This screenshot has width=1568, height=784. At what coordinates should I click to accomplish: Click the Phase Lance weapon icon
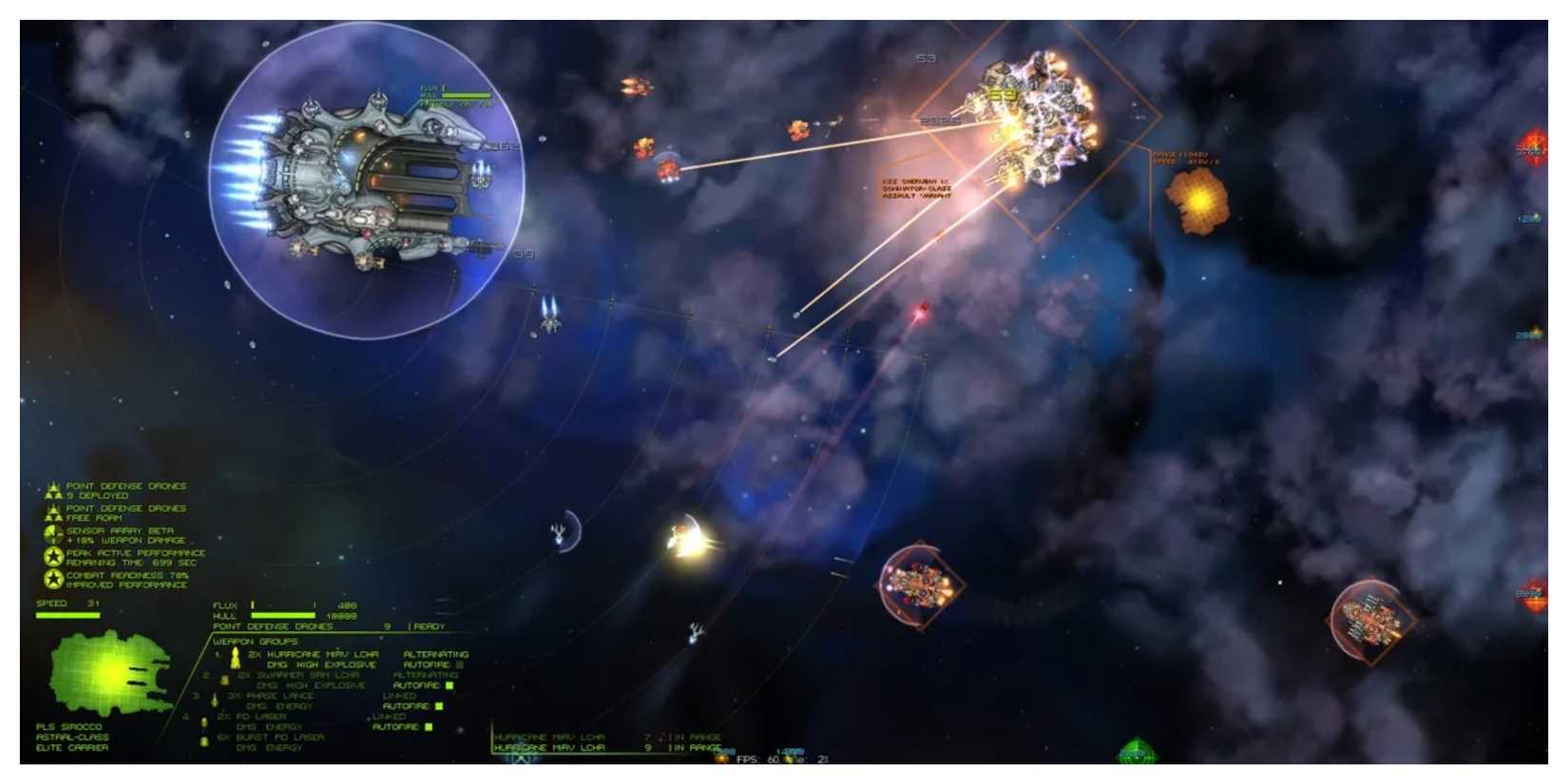click(214, 699)
